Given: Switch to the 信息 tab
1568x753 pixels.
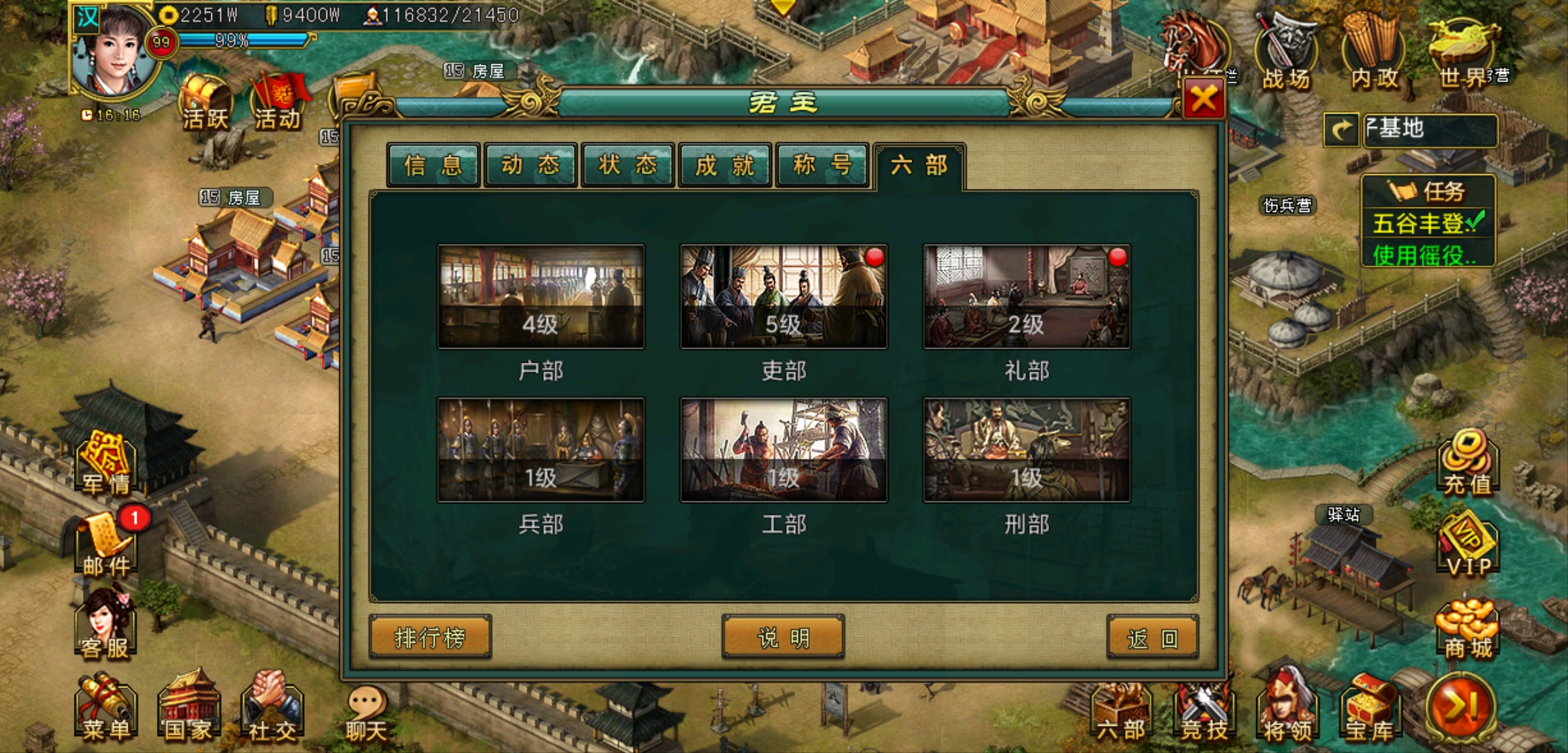Looking at the screenshot, I should (433, 165).
